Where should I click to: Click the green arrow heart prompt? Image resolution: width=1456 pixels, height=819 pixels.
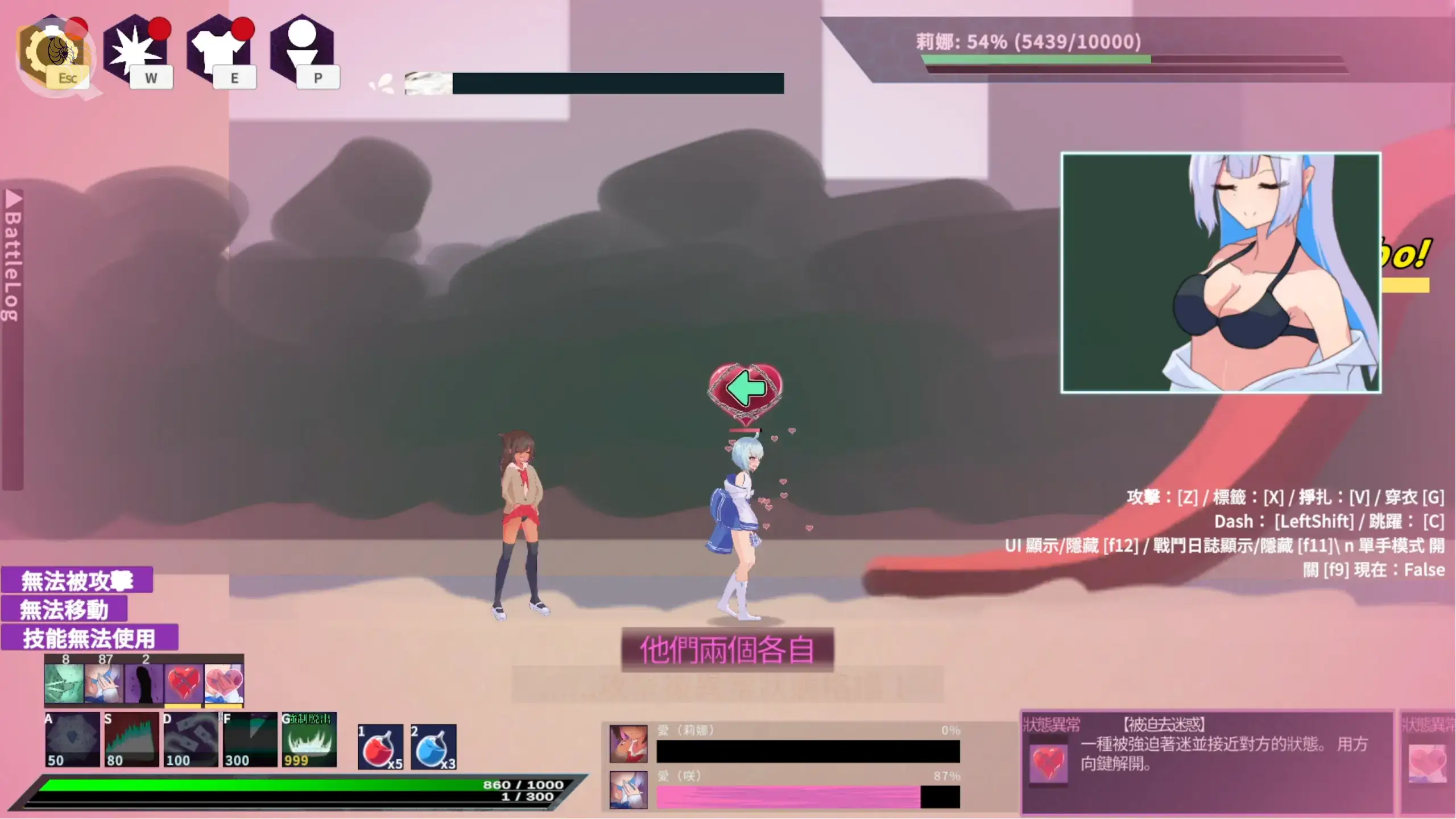point(745,390)
